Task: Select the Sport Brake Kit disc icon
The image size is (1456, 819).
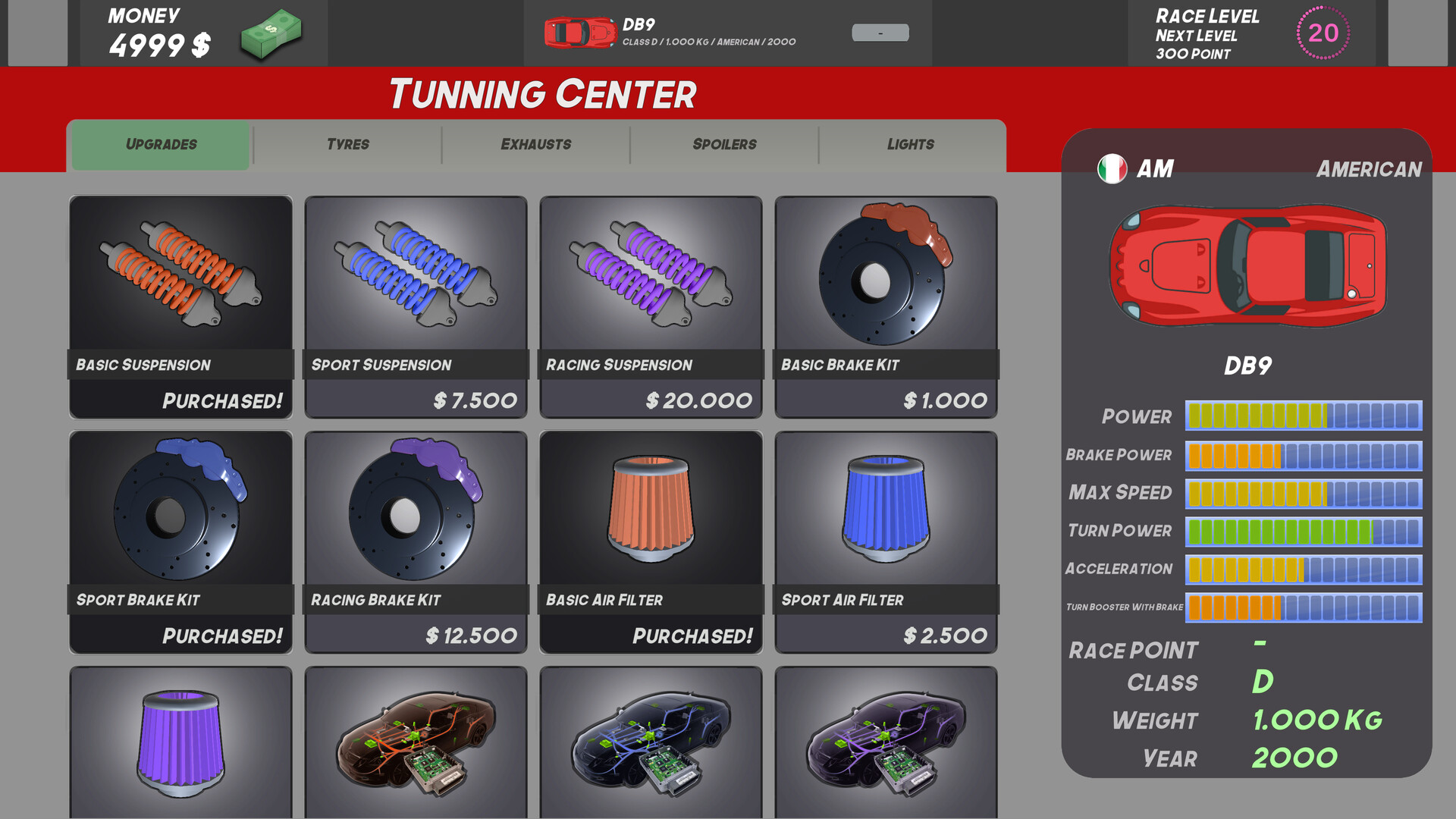Action: [180, 508]
